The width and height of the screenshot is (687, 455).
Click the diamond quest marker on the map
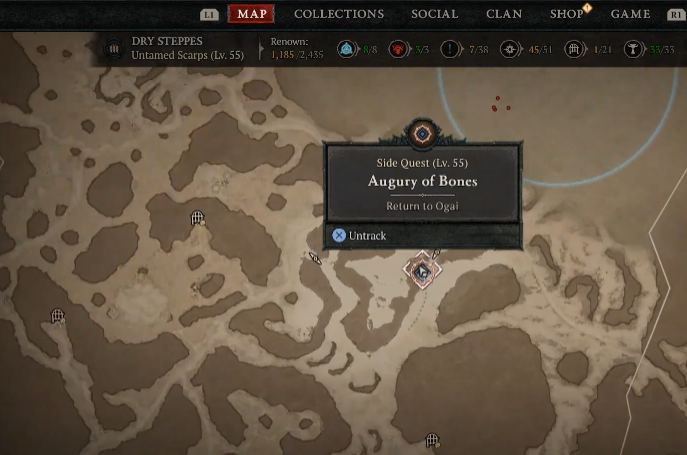point(422,271)
